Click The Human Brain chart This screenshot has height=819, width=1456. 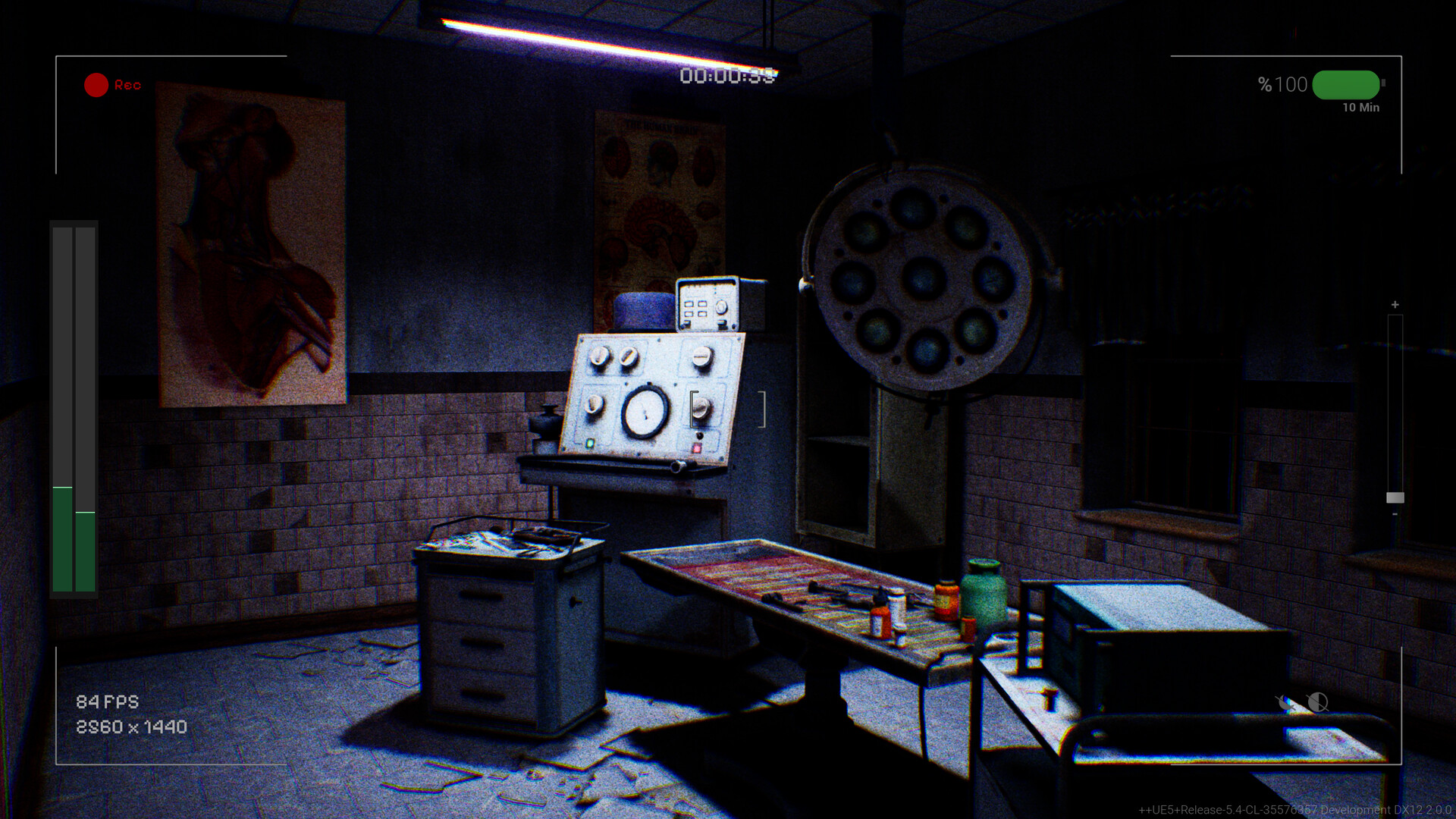coord(656,205)
